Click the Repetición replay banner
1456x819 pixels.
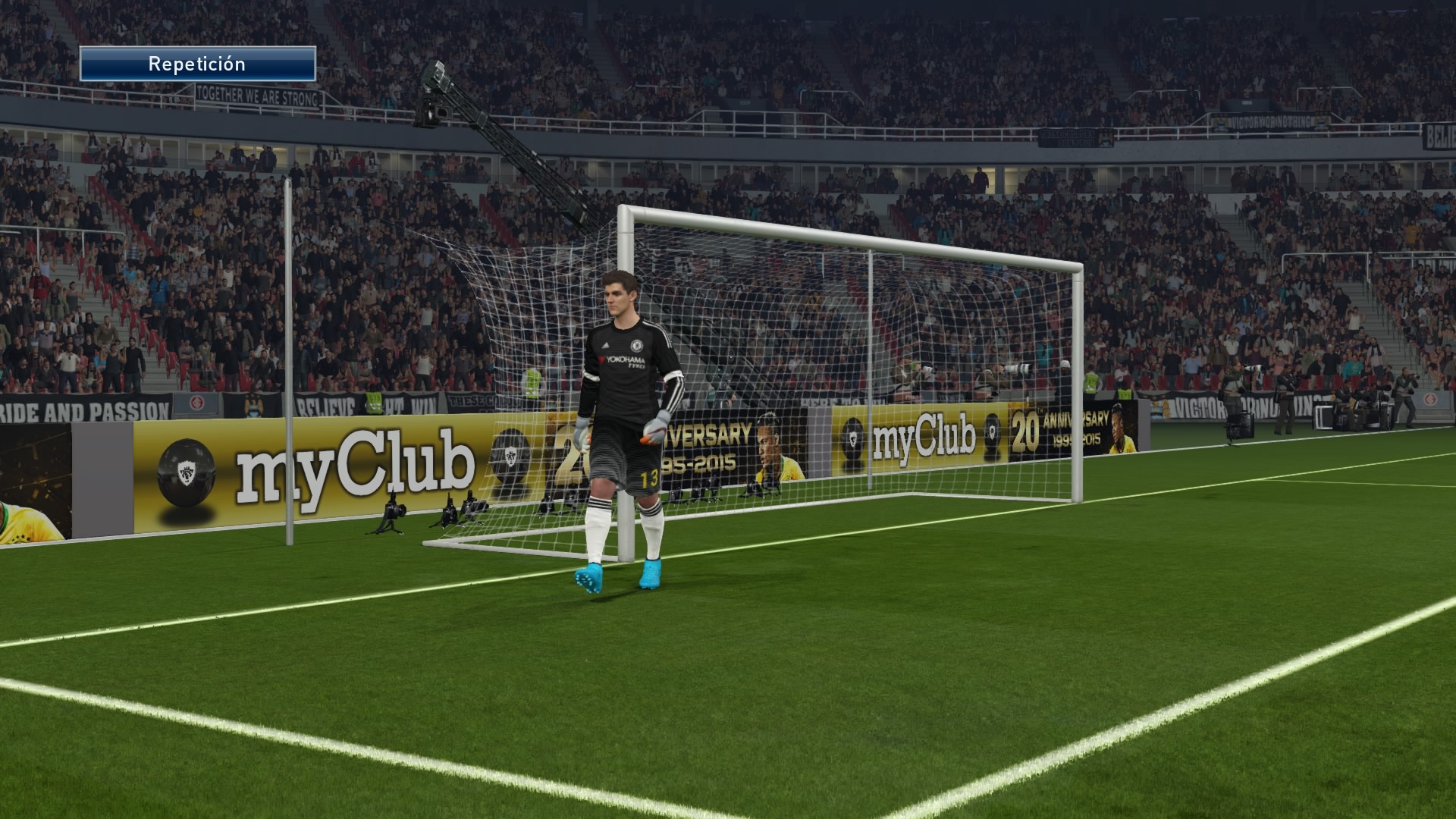click(197, 64)
